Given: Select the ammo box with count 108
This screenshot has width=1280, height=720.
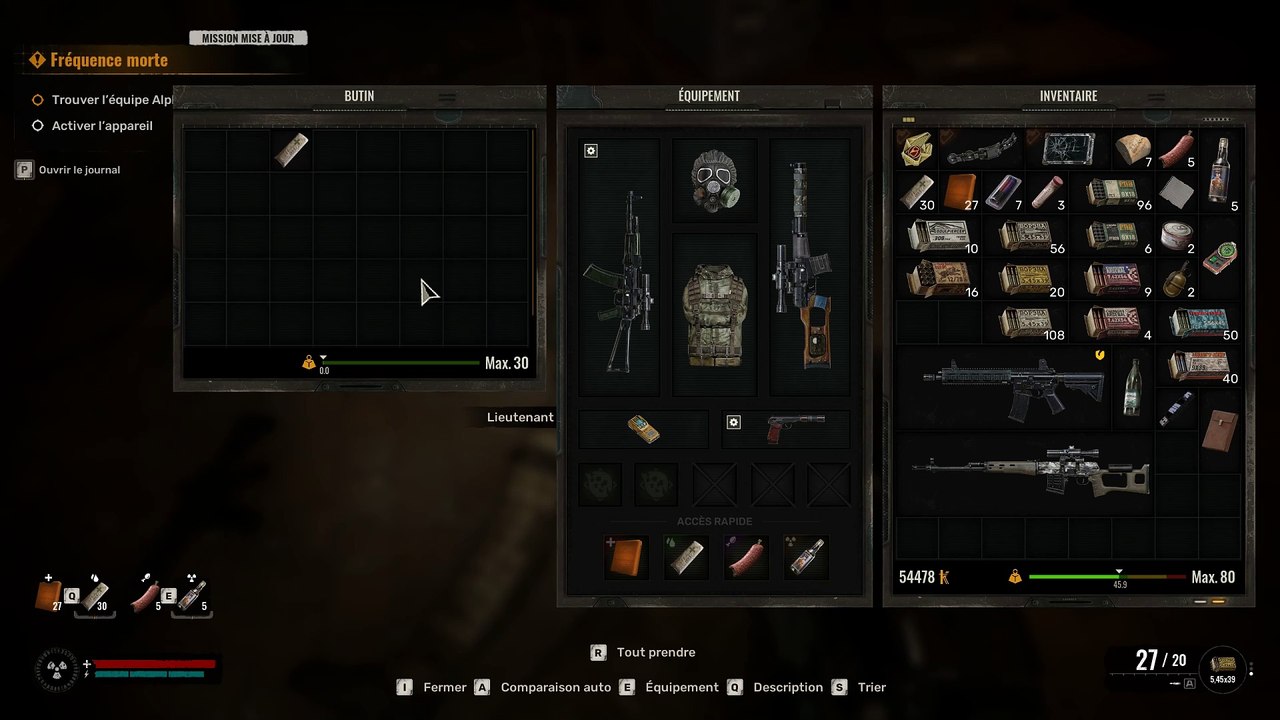Looking at the screenshot, I should pos(1028,322).
